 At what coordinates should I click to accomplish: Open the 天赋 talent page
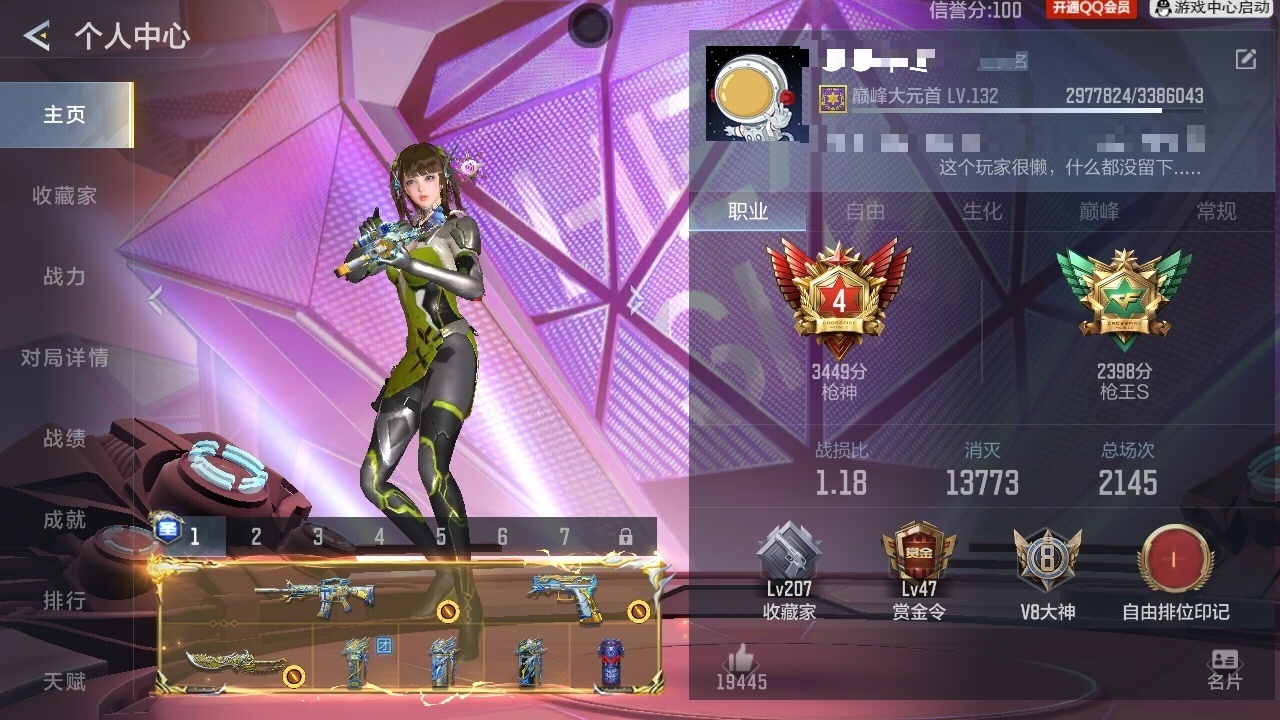(x=65, y=682)
